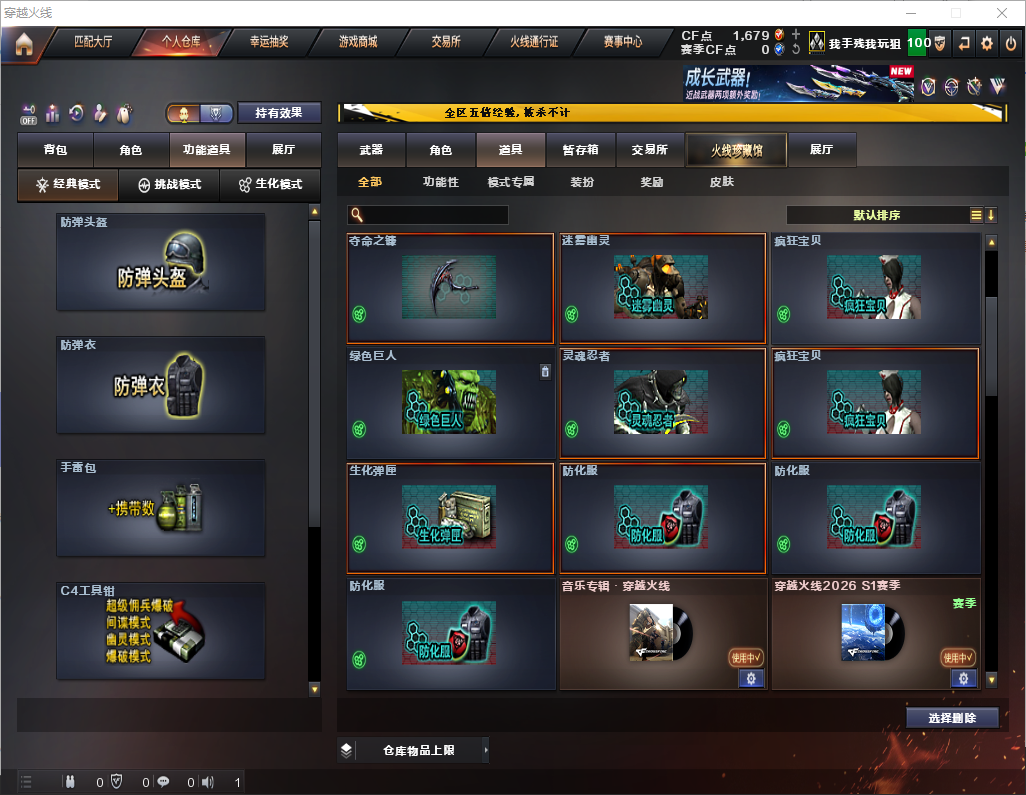Viewport: 1026px width, 795px height.
Task: Open the 火线珍藏馆 collection tab
Action: (736, 150)
